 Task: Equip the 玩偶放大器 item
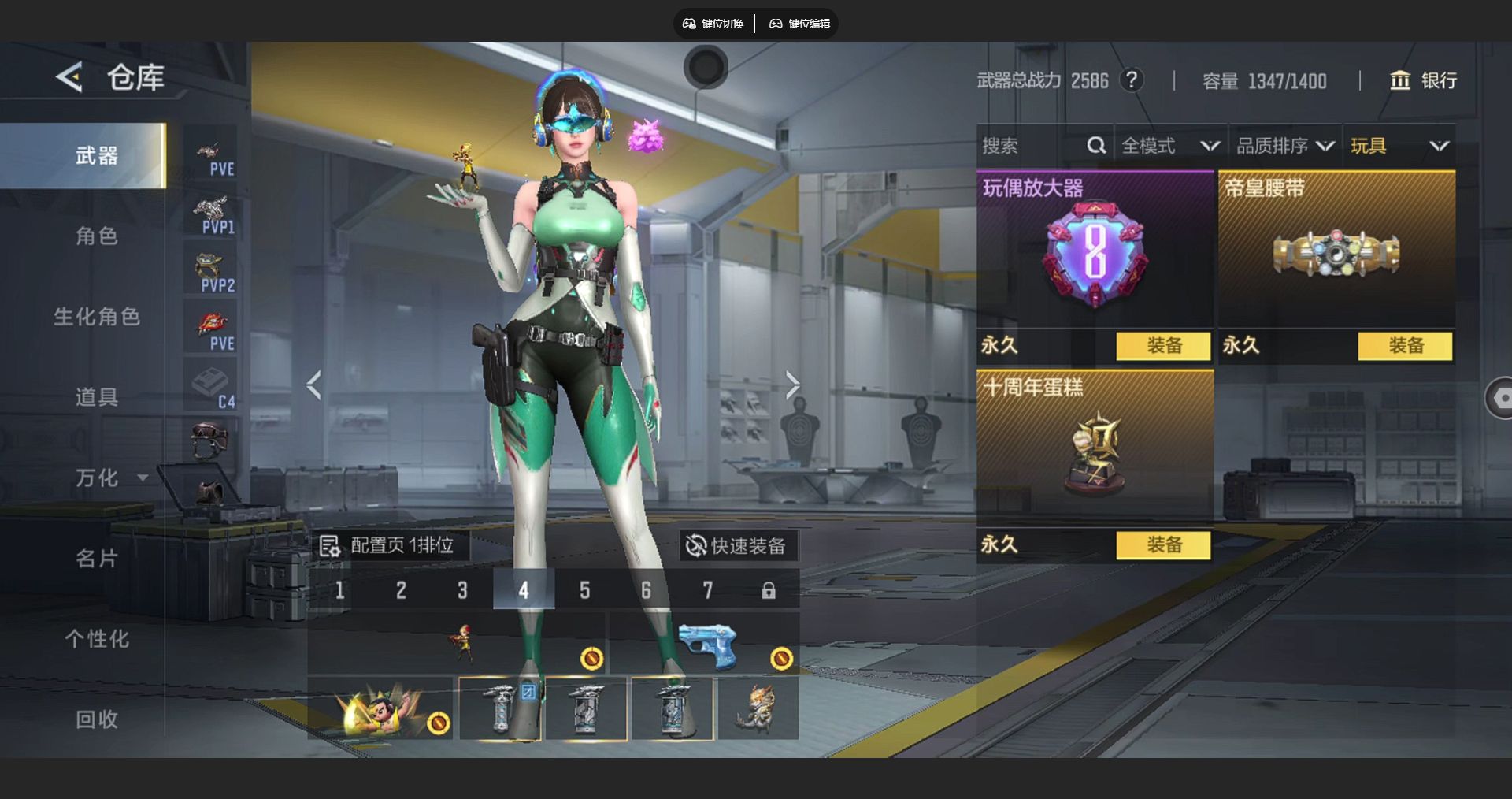[x=1163, y=346]
